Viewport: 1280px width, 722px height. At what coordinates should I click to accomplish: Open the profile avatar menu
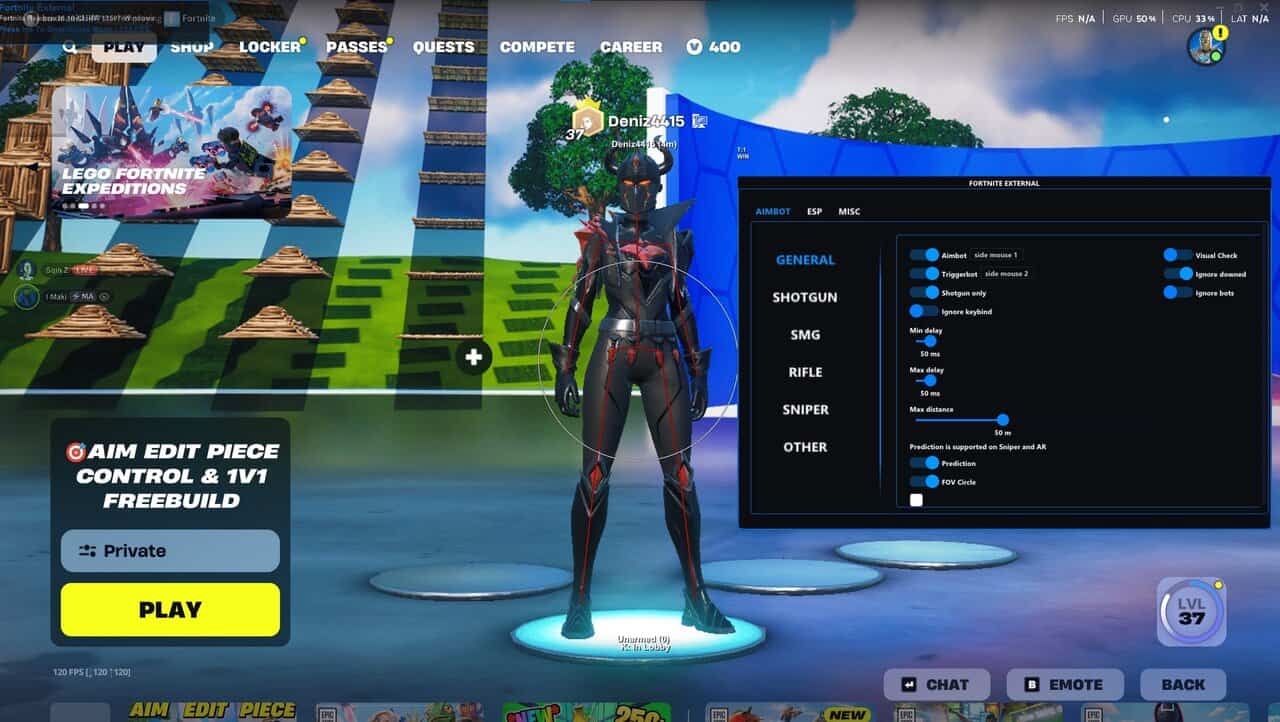pos(1206,46)
